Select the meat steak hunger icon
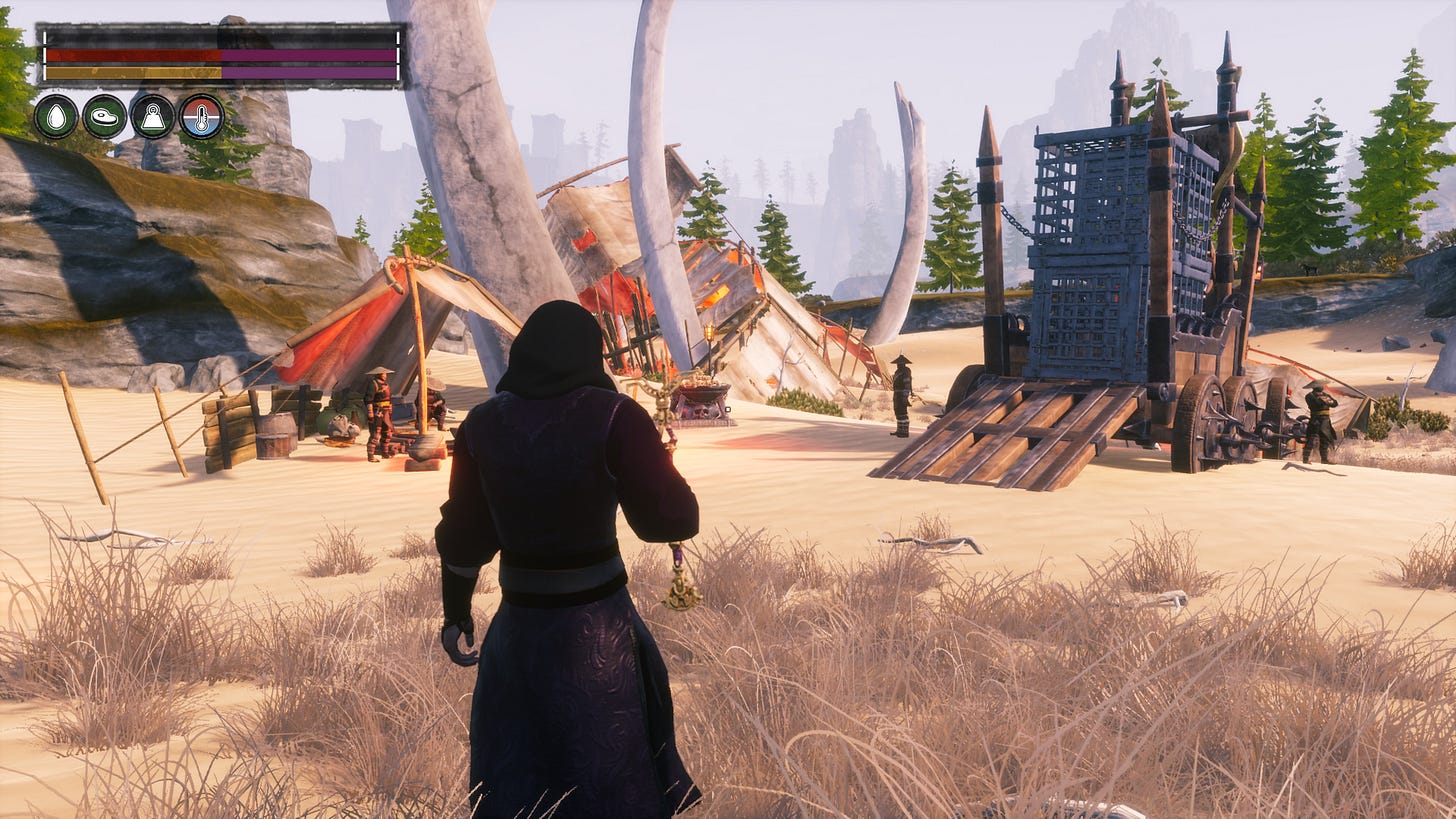This screenshot has width=1456, height=819. tap(104, 117)
